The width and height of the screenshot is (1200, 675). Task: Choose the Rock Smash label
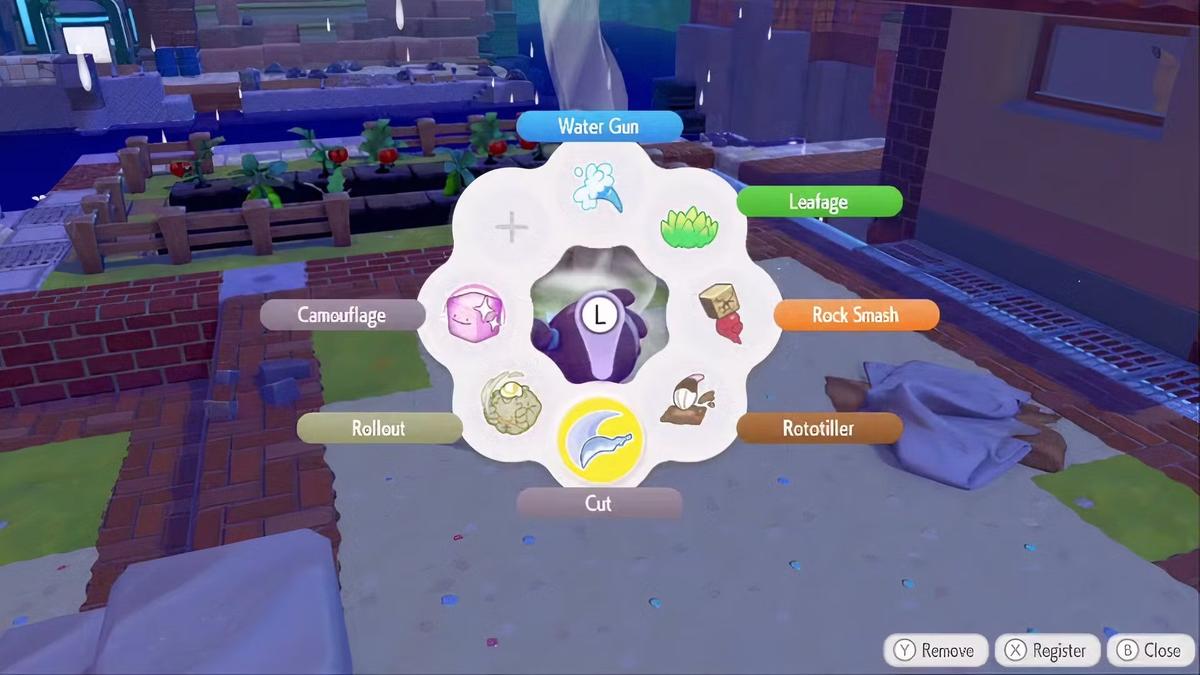click(856, 315)
